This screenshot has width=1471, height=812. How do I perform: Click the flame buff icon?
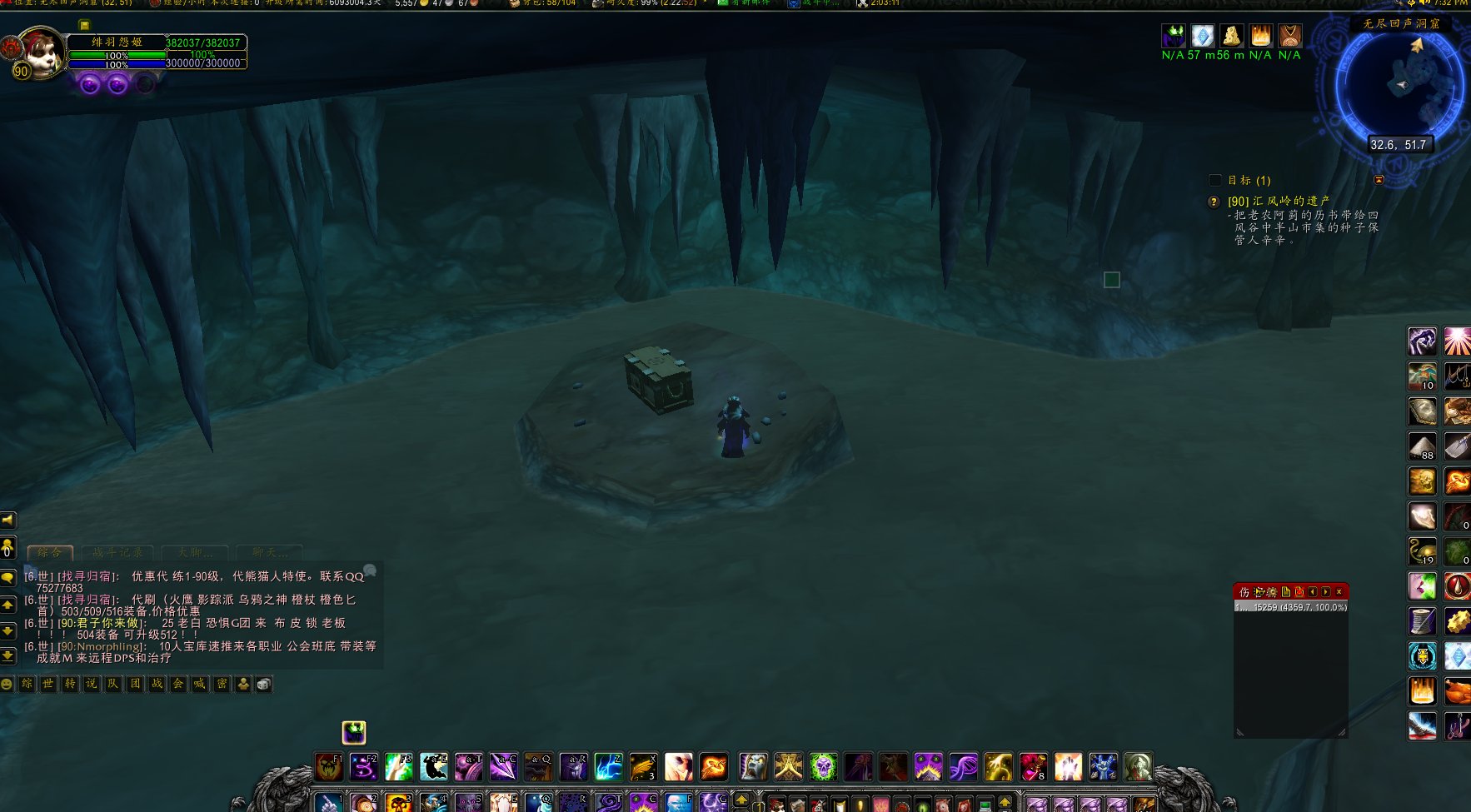click(1260, 36)
